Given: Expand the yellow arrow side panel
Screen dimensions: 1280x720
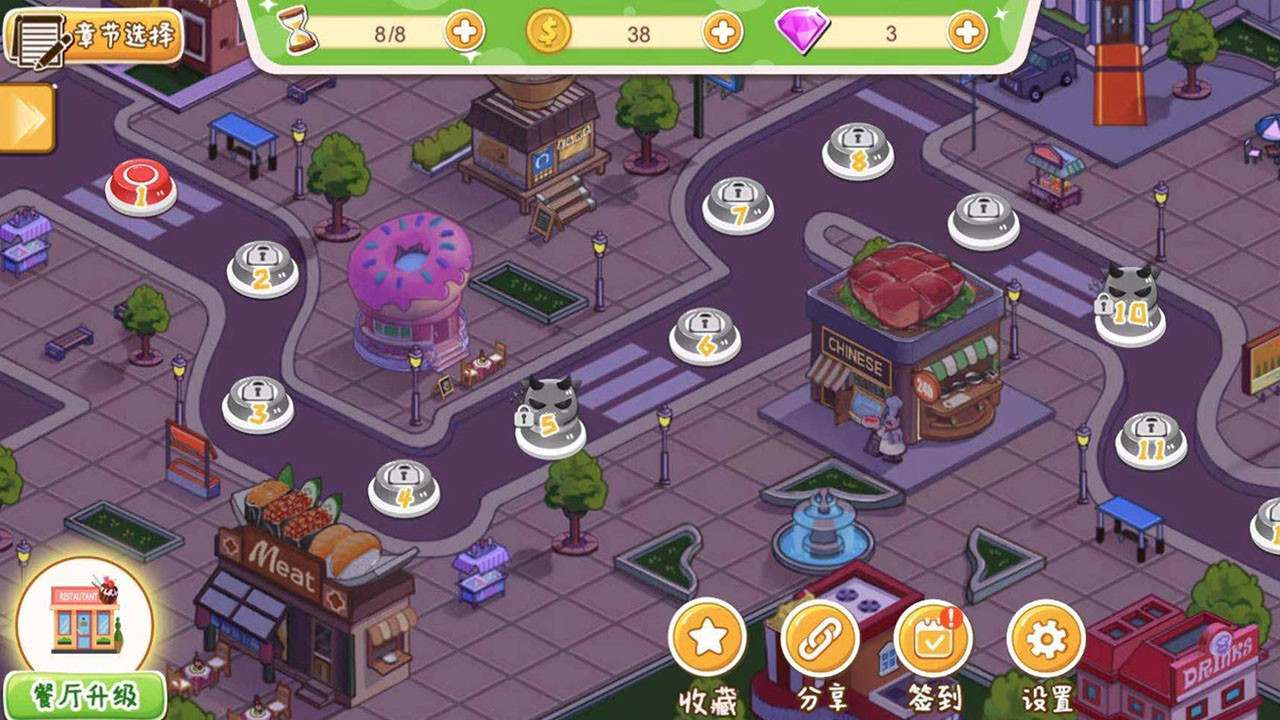Looking at the screenshot, I should tap(26, 118).
